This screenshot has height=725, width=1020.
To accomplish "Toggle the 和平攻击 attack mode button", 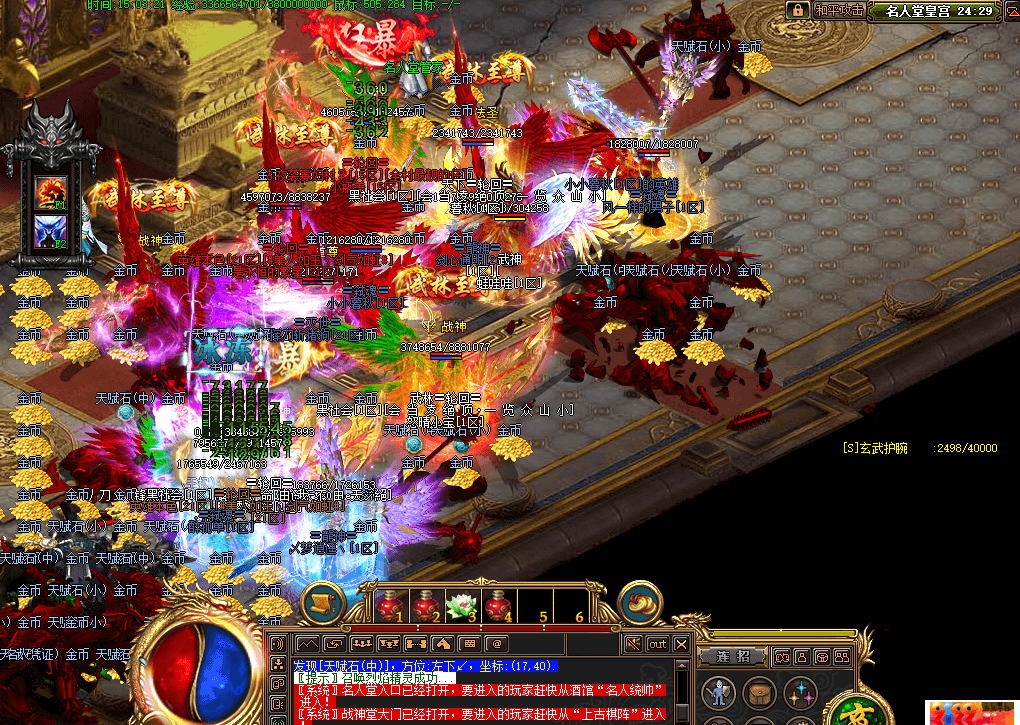I will [x=837, y=10].
